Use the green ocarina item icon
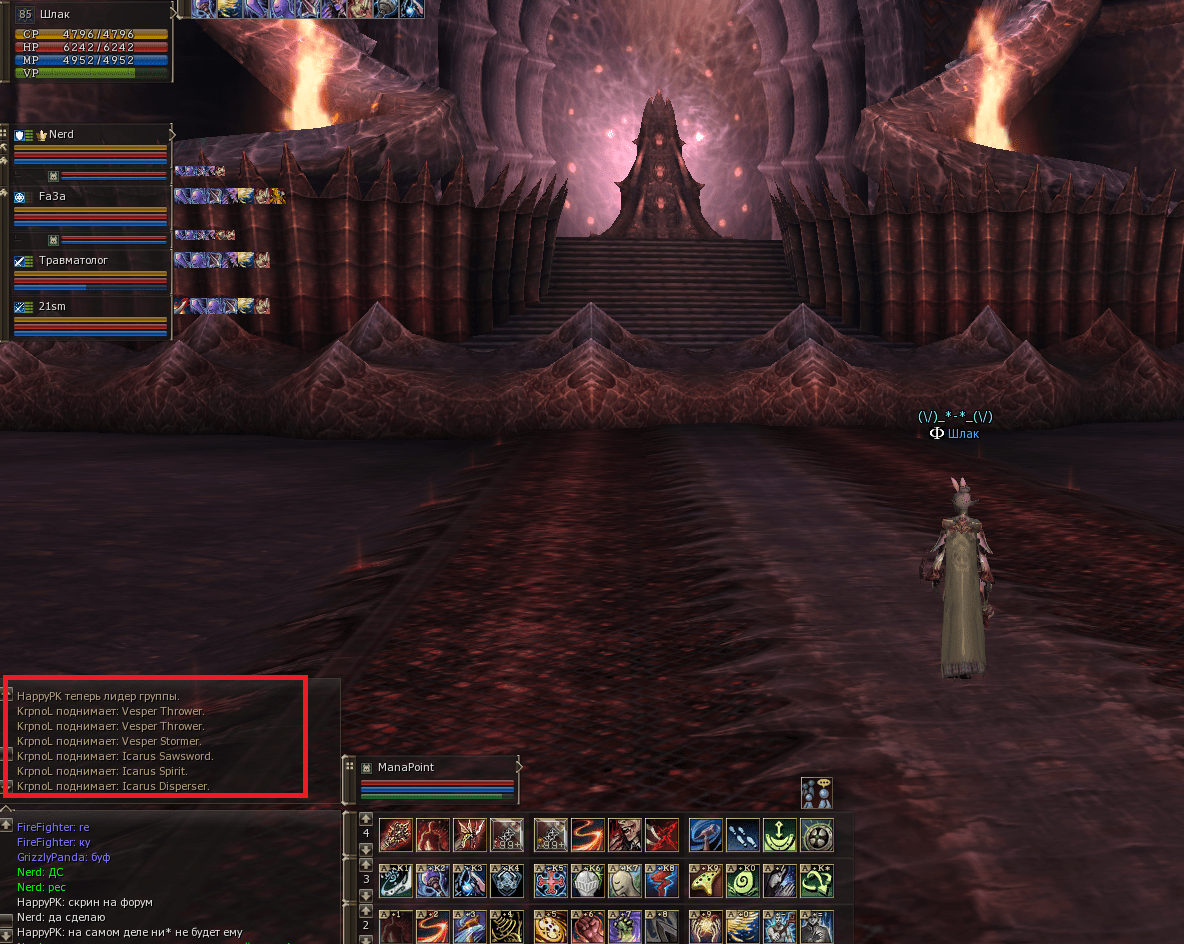This screenshot has height=944, width=1184. (704, 881)
